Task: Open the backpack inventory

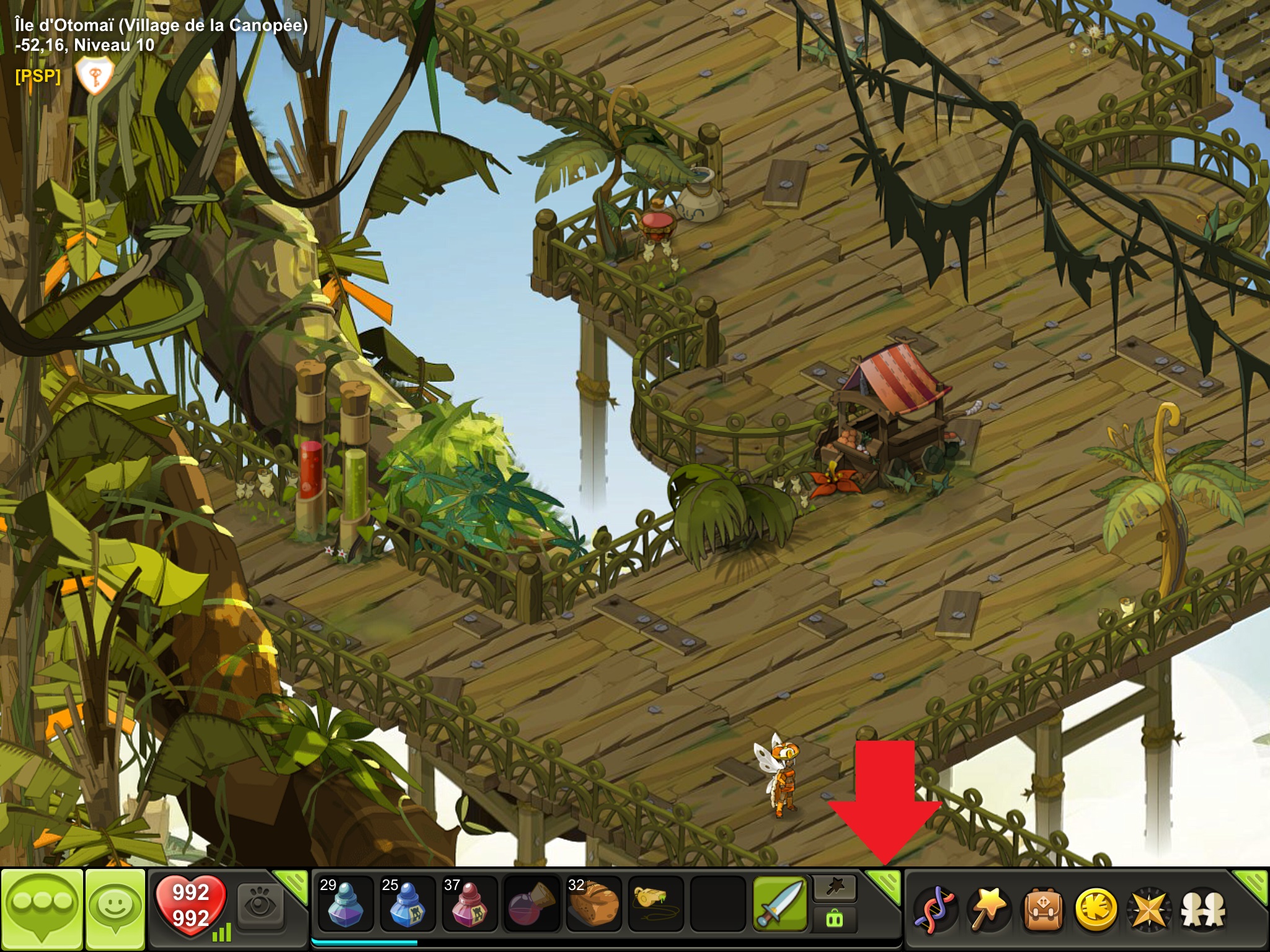Action: click(1041, 910)
